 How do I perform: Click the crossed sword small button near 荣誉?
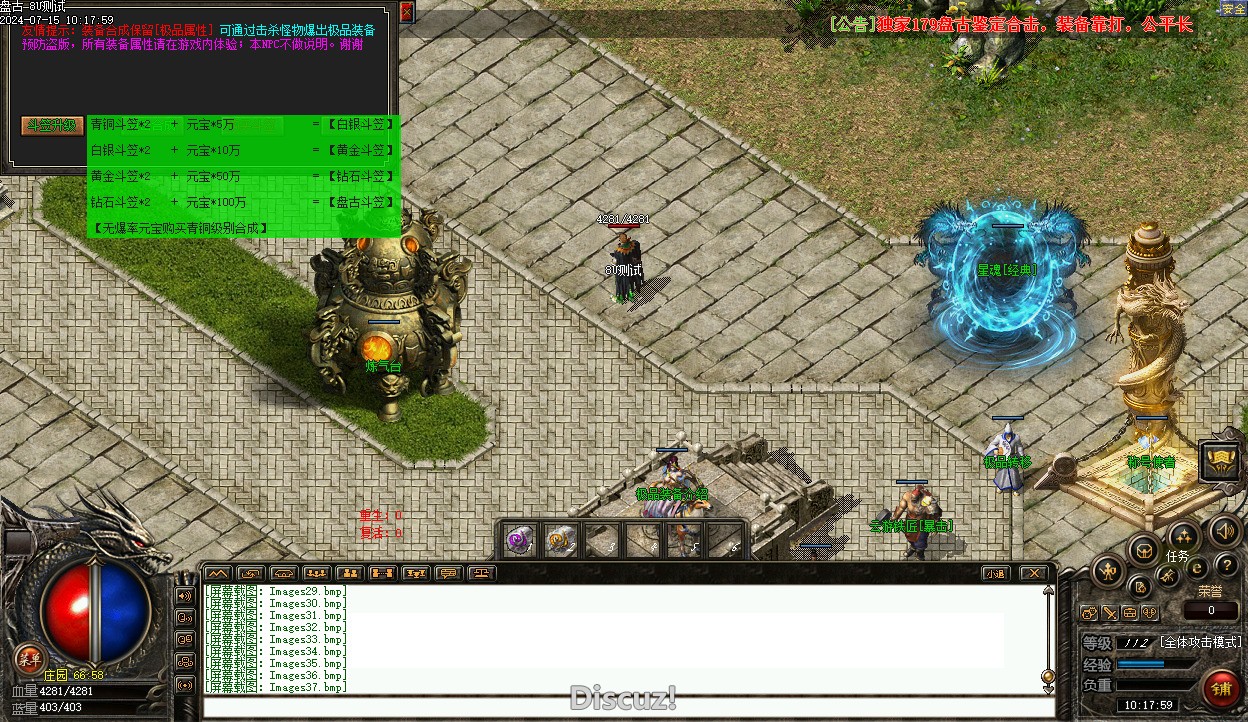pos(1110,613)
